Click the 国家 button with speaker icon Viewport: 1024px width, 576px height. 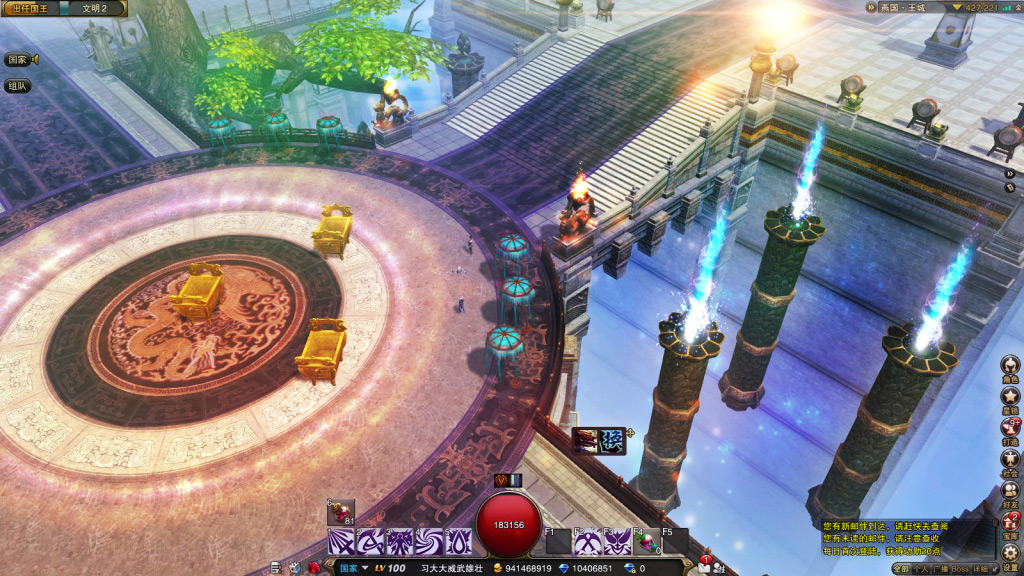[20, 60]
